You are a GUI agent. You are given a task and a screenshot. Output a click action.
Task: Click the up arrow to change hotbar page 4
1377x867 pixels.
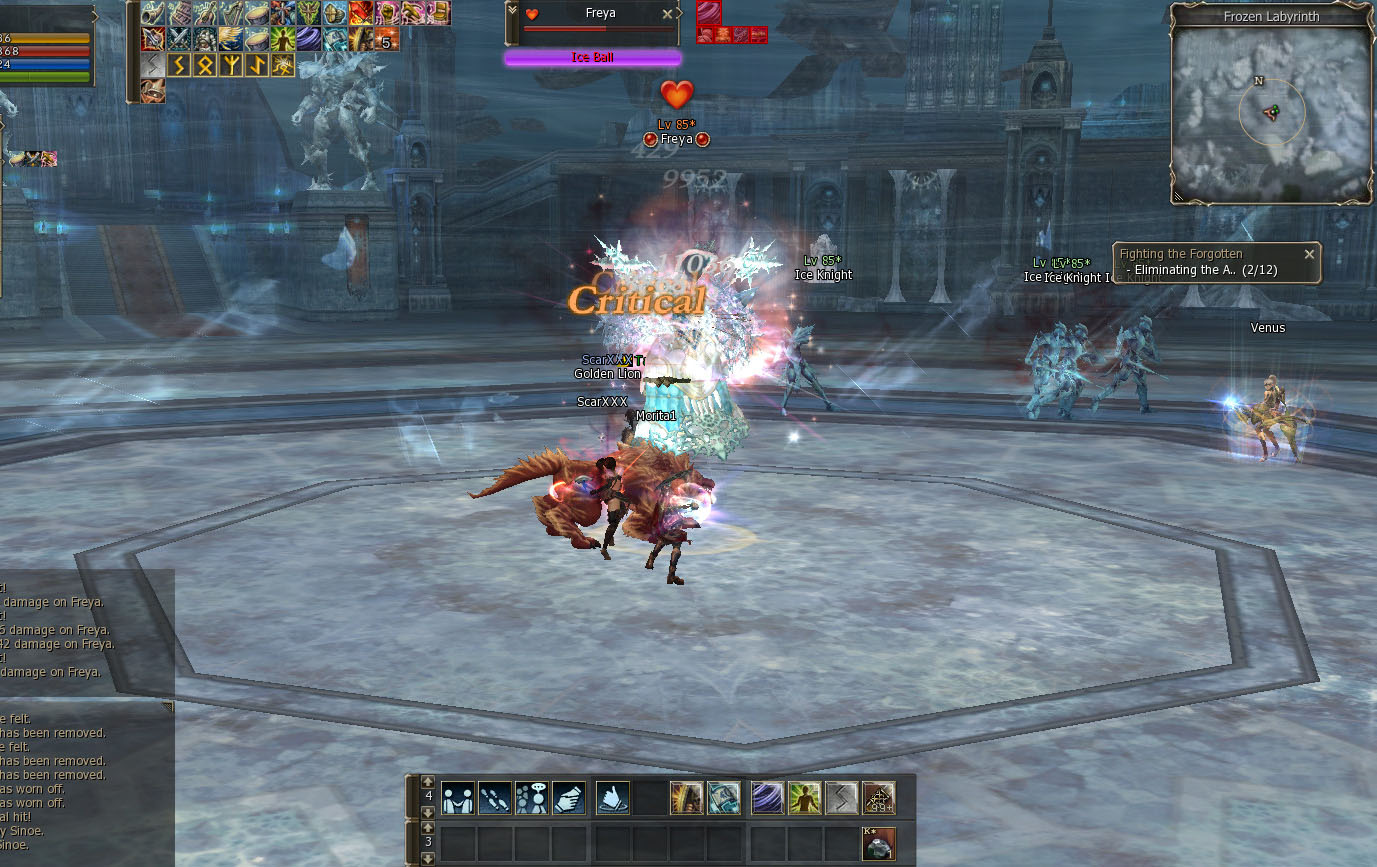(x=426, y=781)
